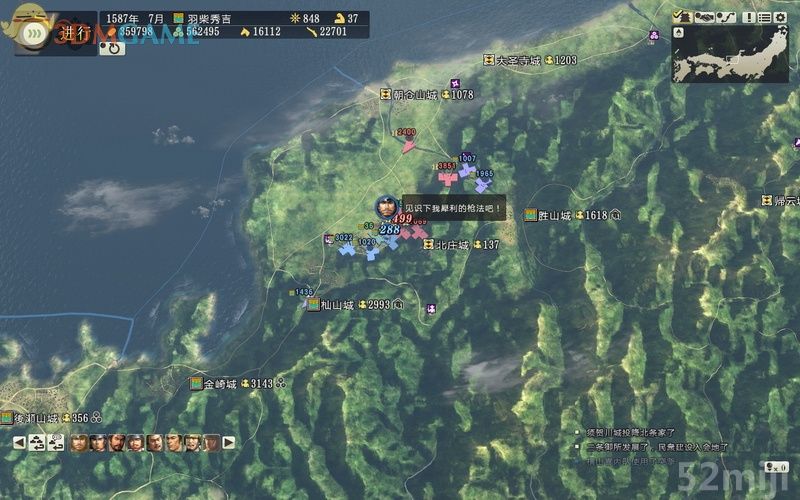Select the 朝仓山城 castle label
This screenshot has width=800, height=500.
coord(414,95)
